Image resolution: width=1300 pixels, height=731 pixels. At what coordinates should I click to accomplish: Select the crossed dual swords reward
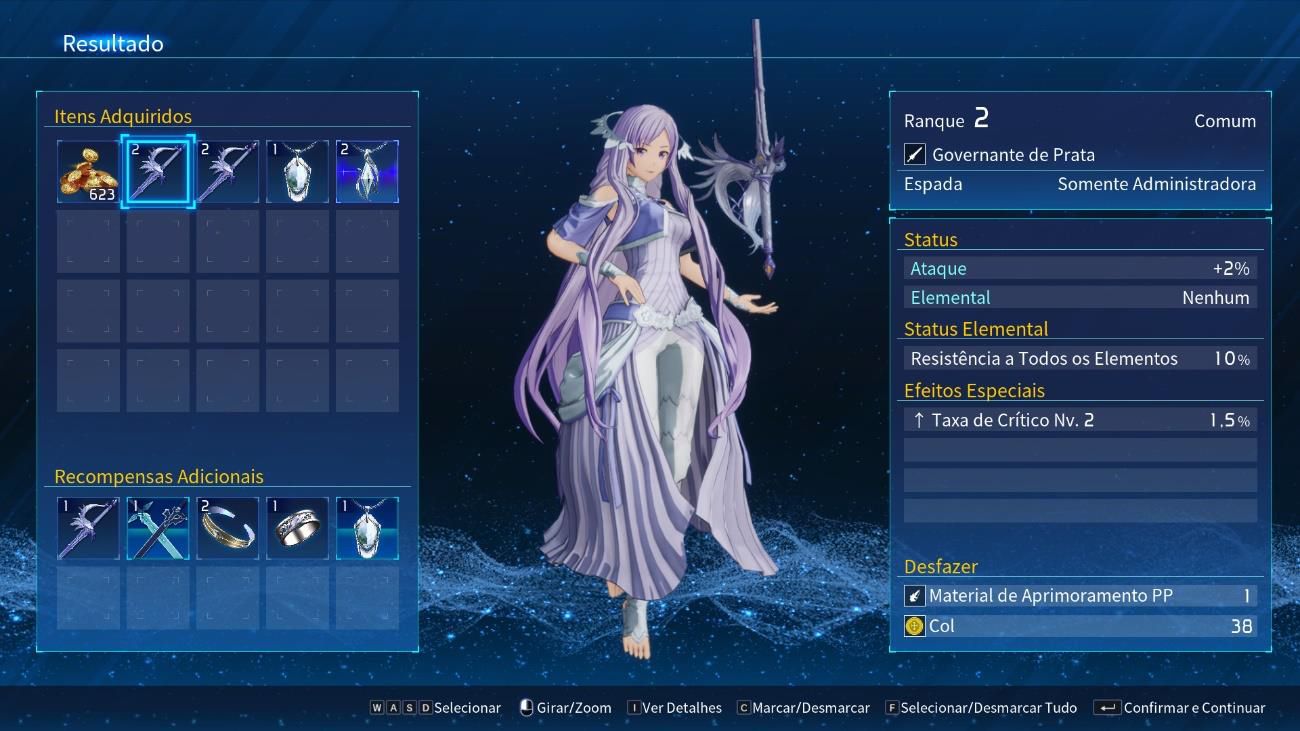point(158,528)
